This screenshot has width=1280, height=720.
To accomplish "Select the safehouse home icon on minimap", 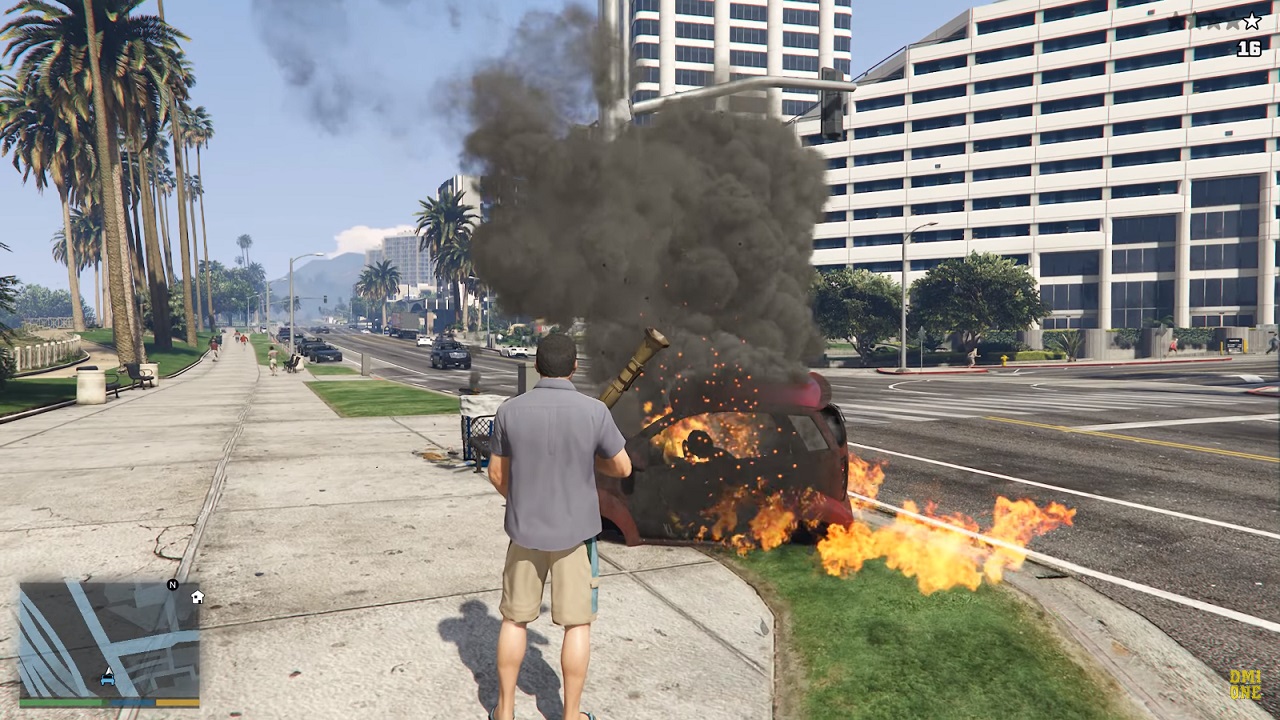I will point(197,598).
